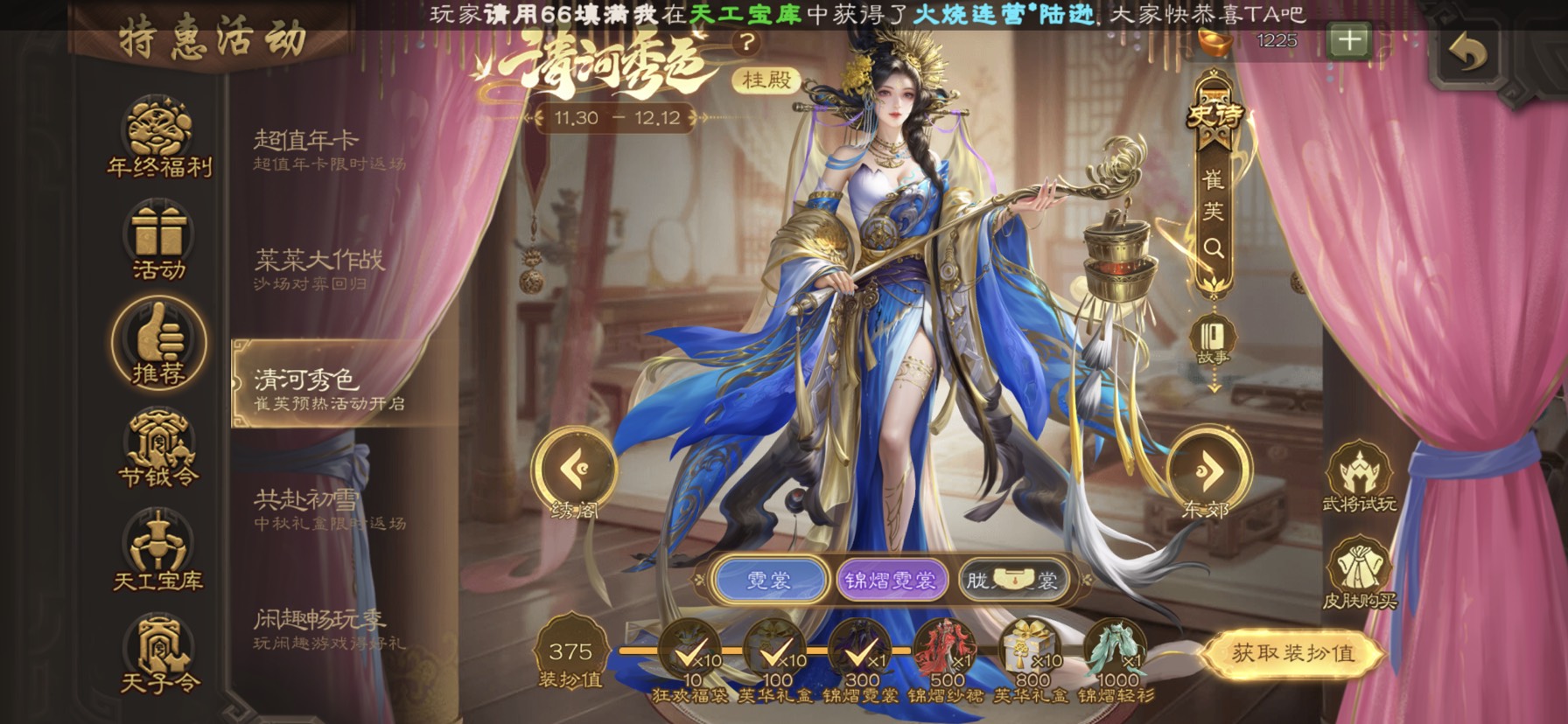Image resolution: width=1568 pixels, height=724 pixels.
Task: Switch to the 菜菜大作战 event tab
Action: [x=328, y=268]
